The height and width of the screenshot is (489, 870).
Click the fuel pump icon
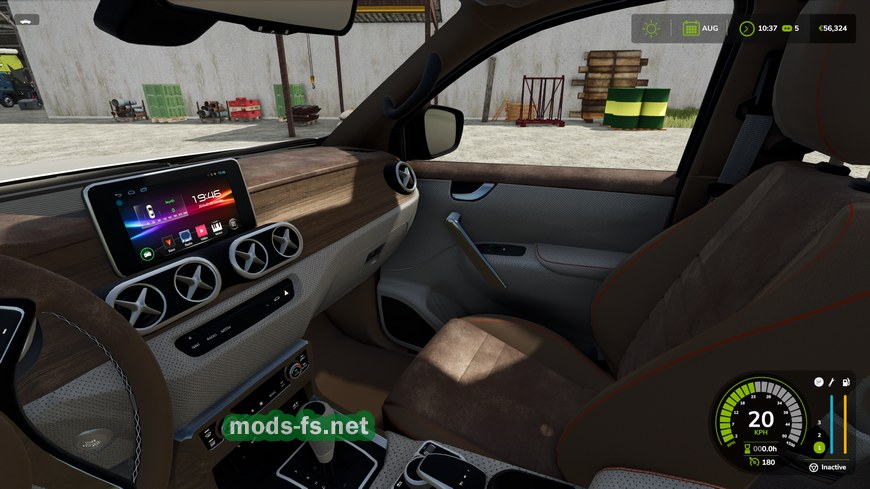point(845,383)
